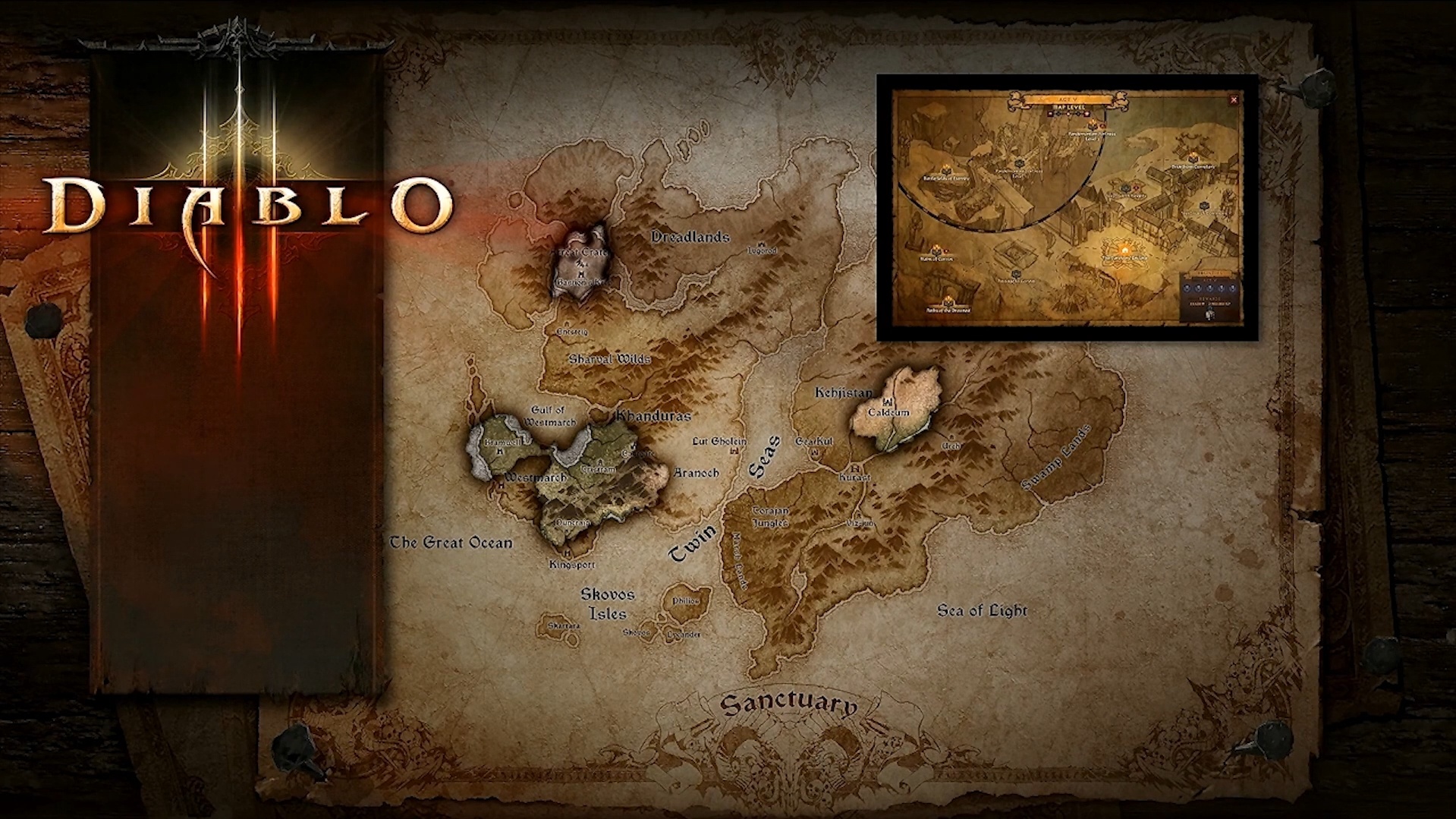Screen dimensions: 1456x819
Task: Expand the Act V banner header
Action: tap(1066, 99)
